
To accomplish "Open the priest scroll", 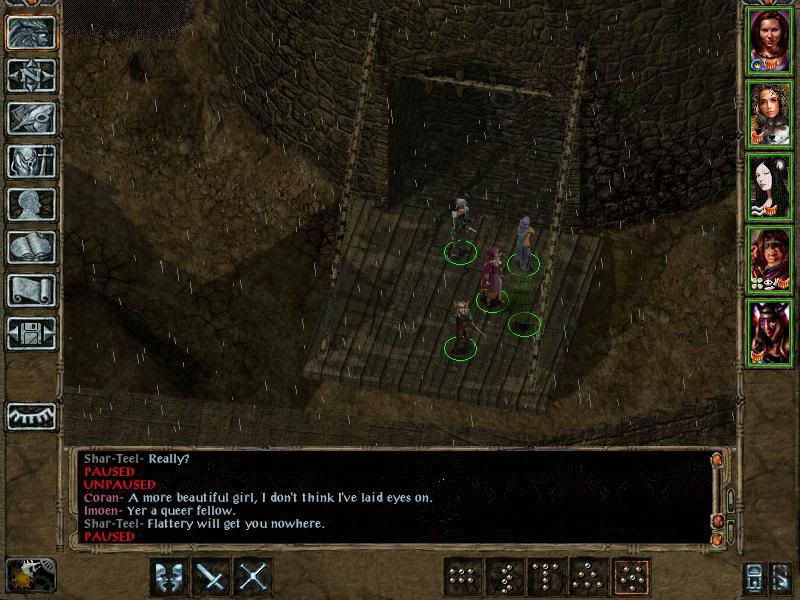I will 31,290.
